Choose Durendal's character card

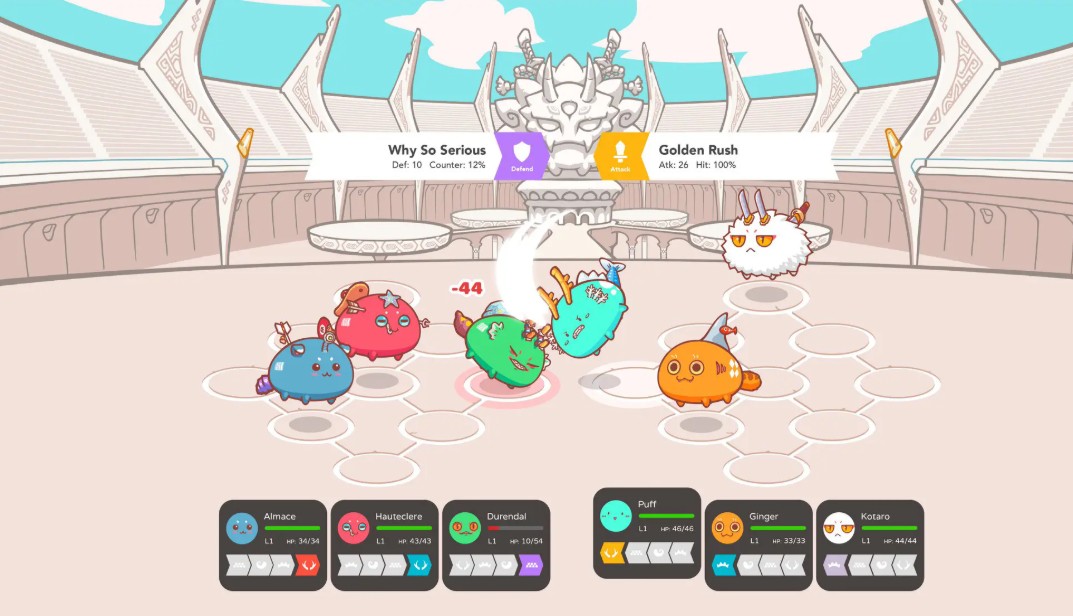click(x=495, y=530)
